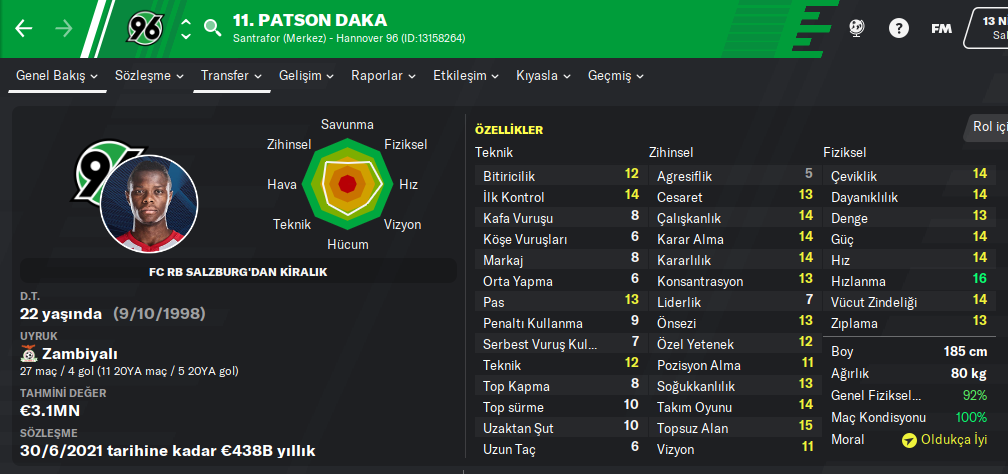Open the Geçmiş menu
The width and height of the screenshot is (1008, 474).
click(x=616, y=76)
